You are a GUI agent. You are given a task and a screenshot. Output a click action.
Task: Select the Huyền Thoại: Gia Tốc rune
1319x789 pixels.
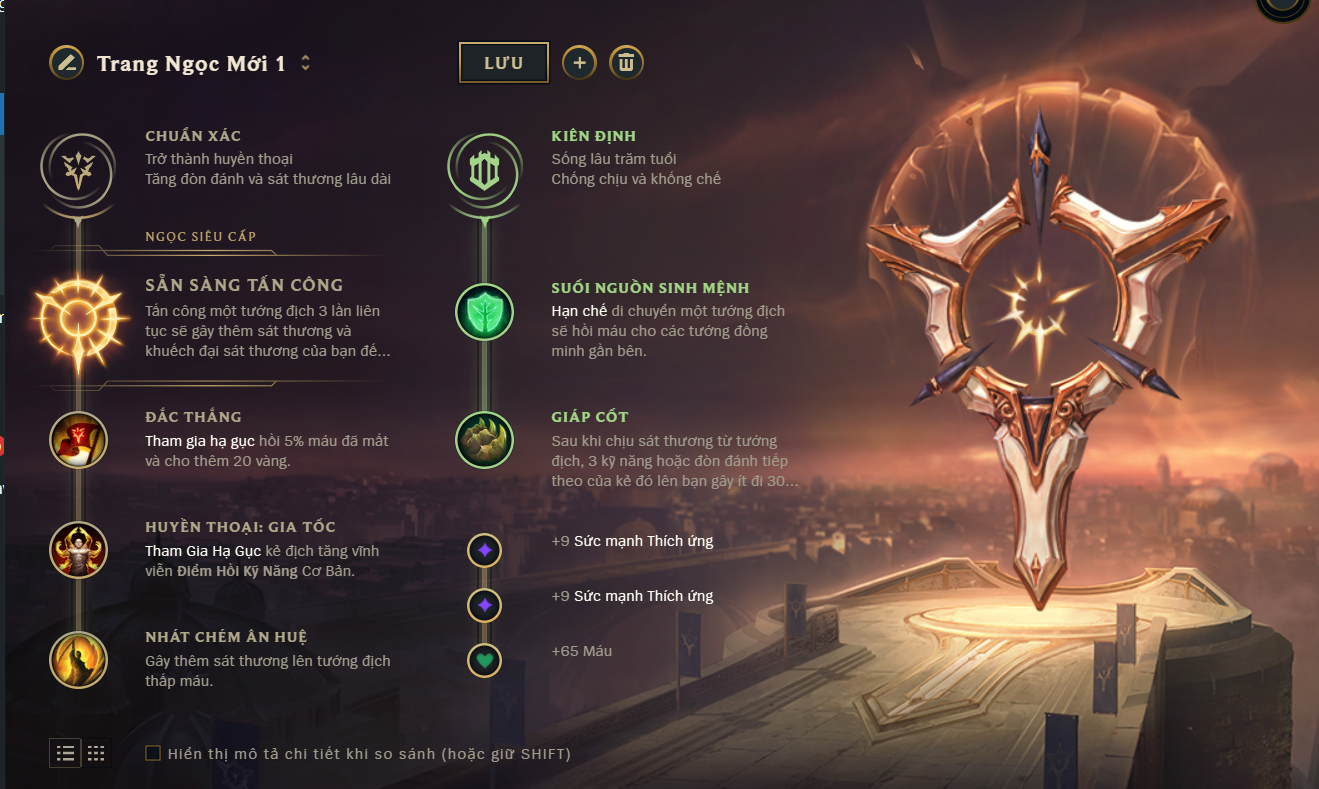point(78,550)
